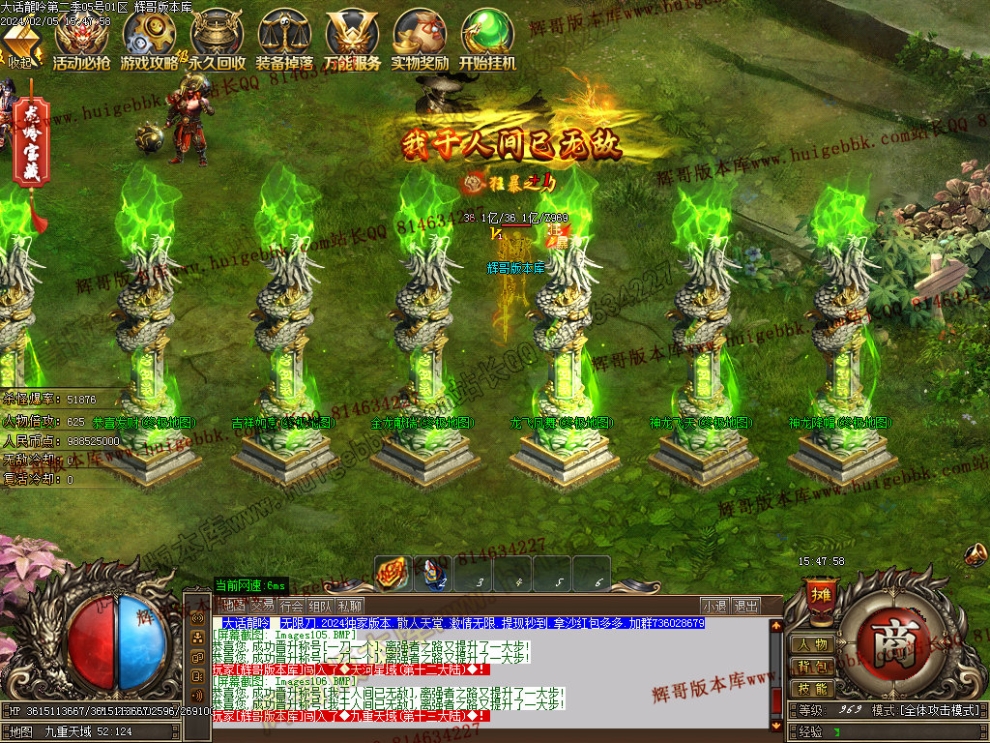Collapse the top menu with 收起
The image size is (990, 743).
(21, 47)
